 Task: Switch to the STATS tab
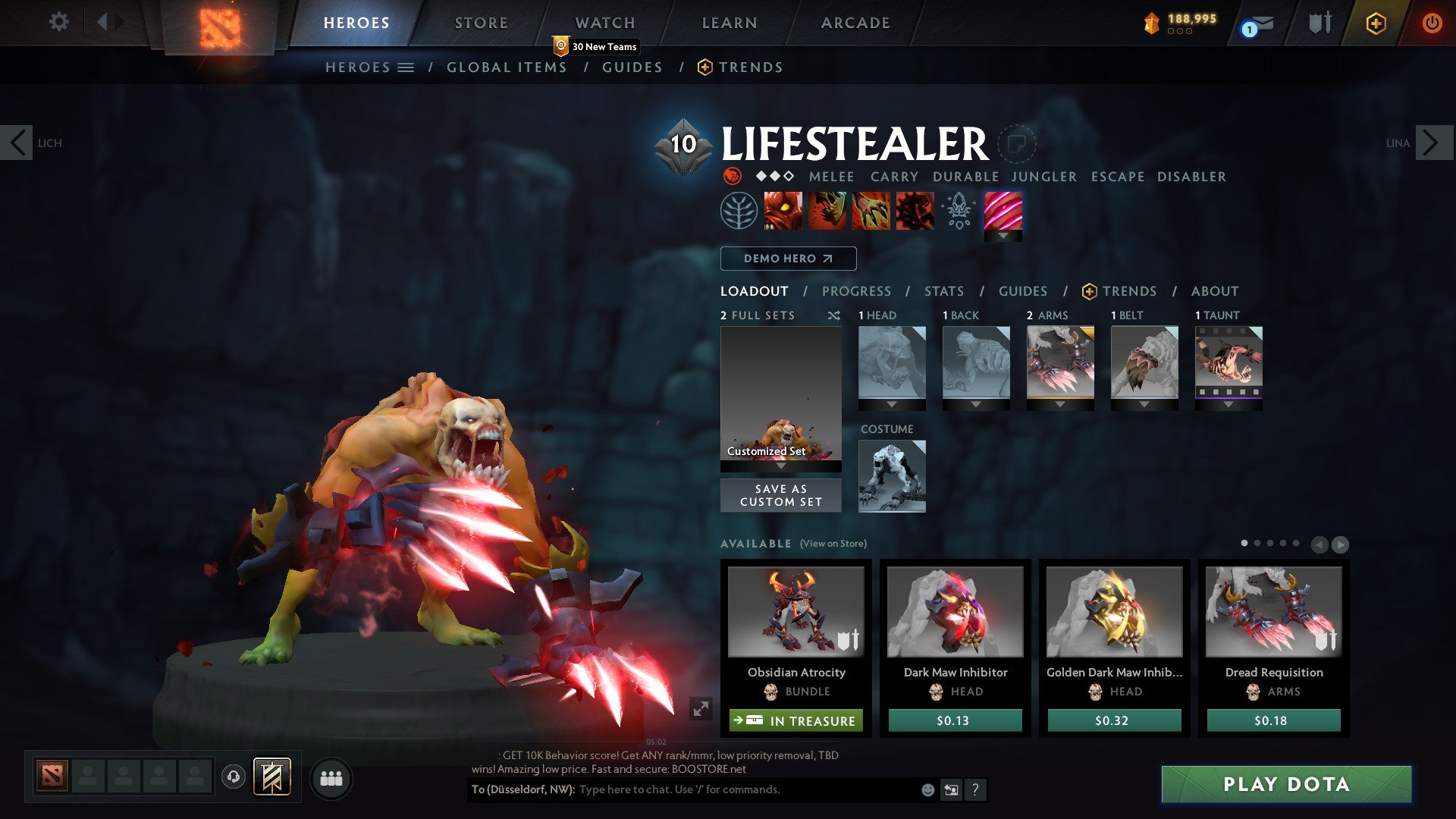tap(943, 291)
